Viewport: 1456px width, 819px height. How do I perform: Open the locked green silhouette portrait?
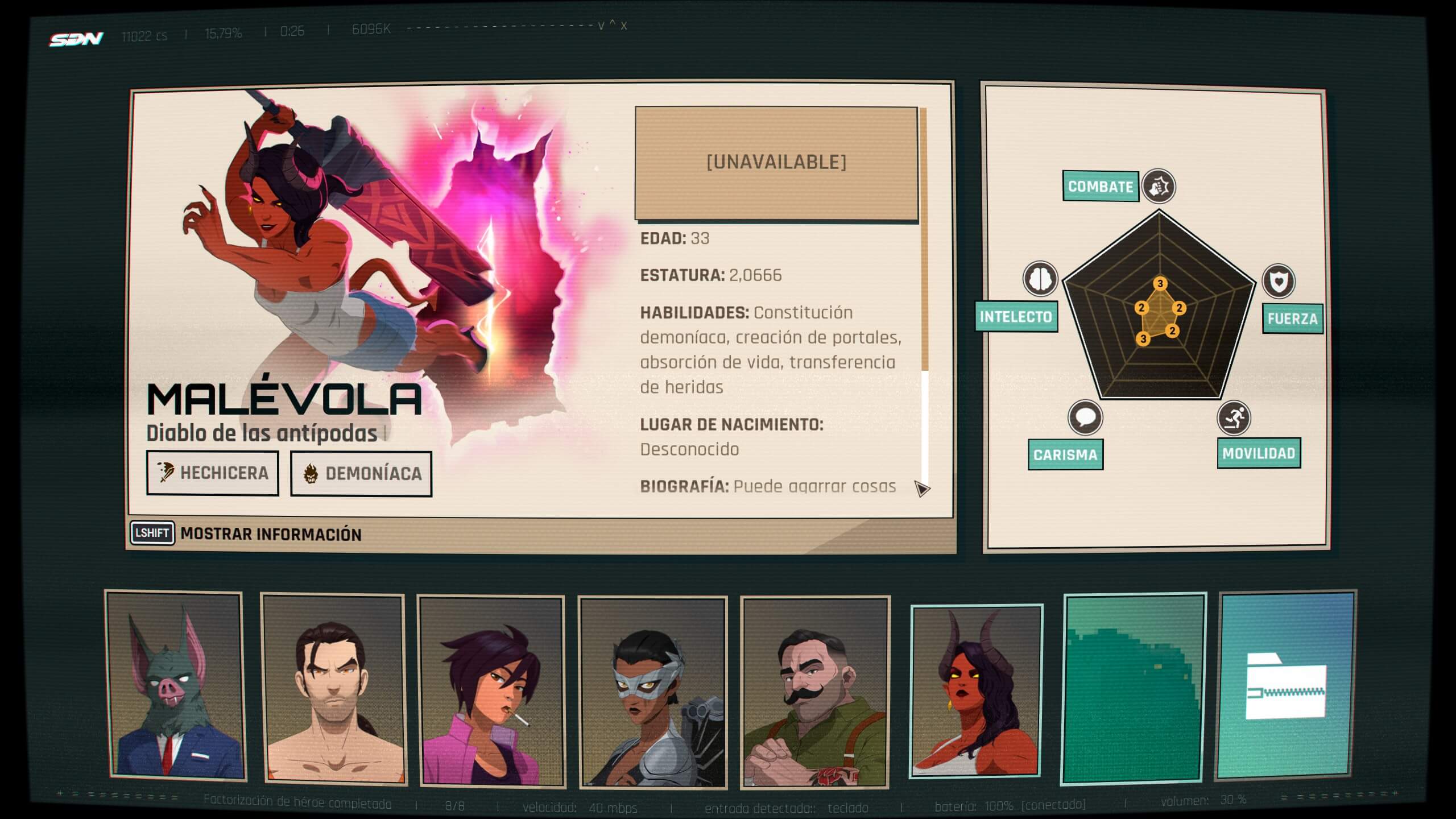pos(1134,687)
